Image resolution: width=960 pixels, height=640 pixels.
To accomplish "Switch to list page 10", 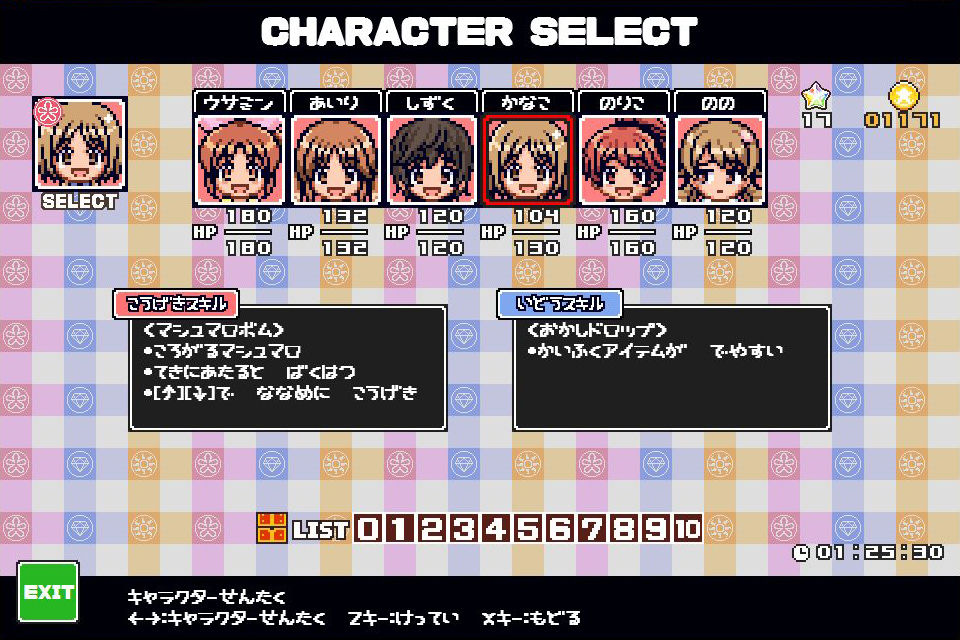I will [688, 527].
